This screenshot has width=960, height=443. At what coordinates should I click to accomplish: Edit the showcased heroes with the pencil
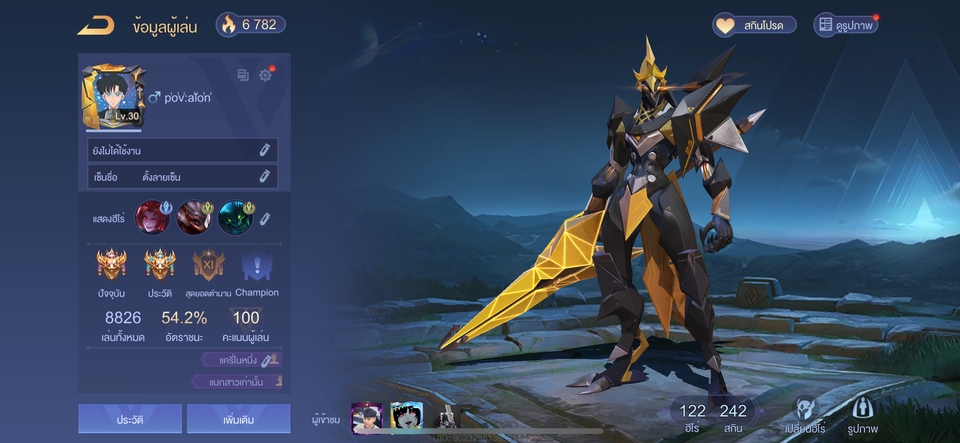click(265, 218)
